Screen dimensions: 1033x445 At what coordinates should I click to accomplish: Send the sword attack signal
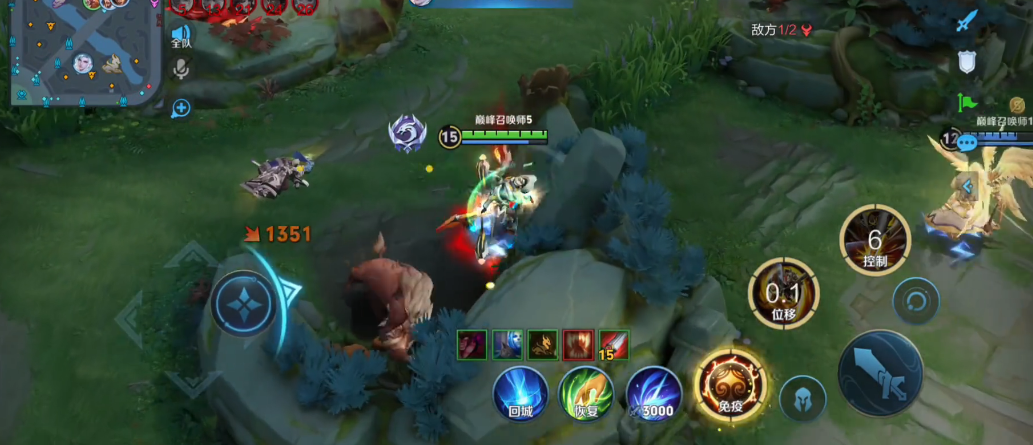(x=965, y=21)
